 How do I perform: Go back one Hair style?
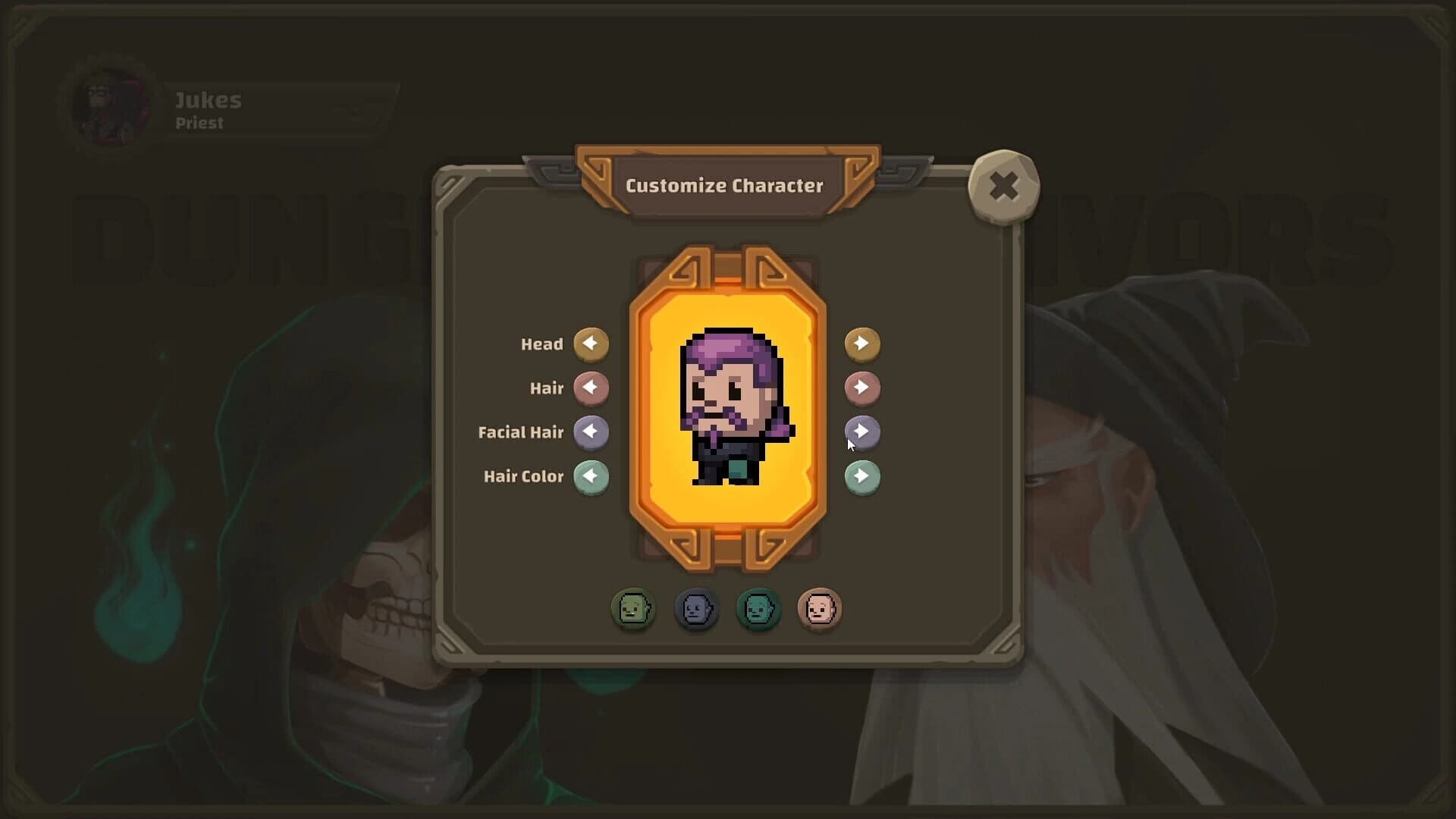point(591,388)
